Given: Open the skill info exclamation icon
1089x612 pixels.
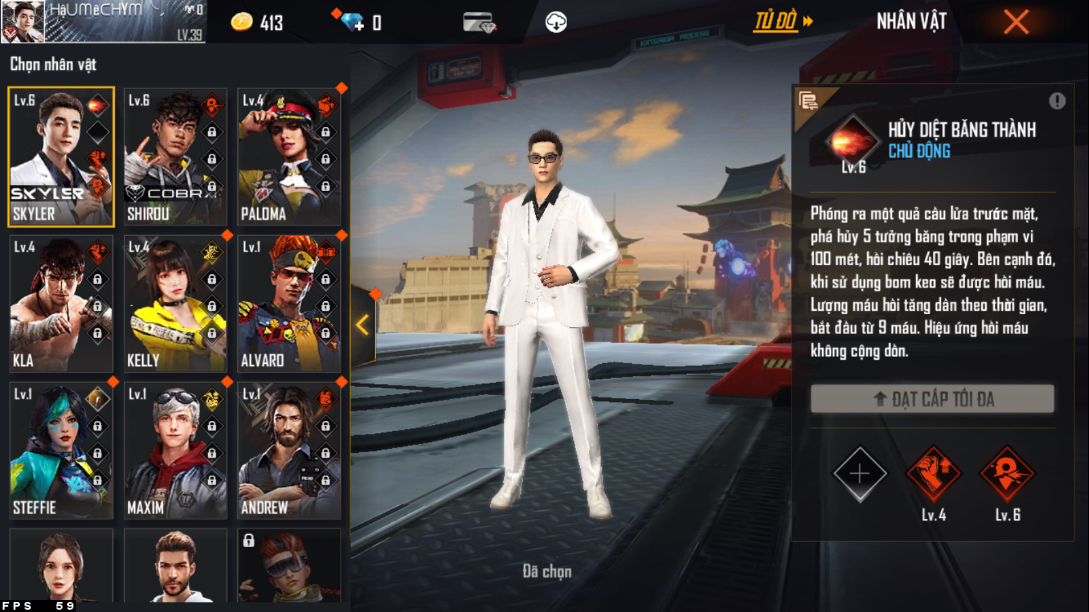Looking at the screenshot, I should coord(1057,101).
